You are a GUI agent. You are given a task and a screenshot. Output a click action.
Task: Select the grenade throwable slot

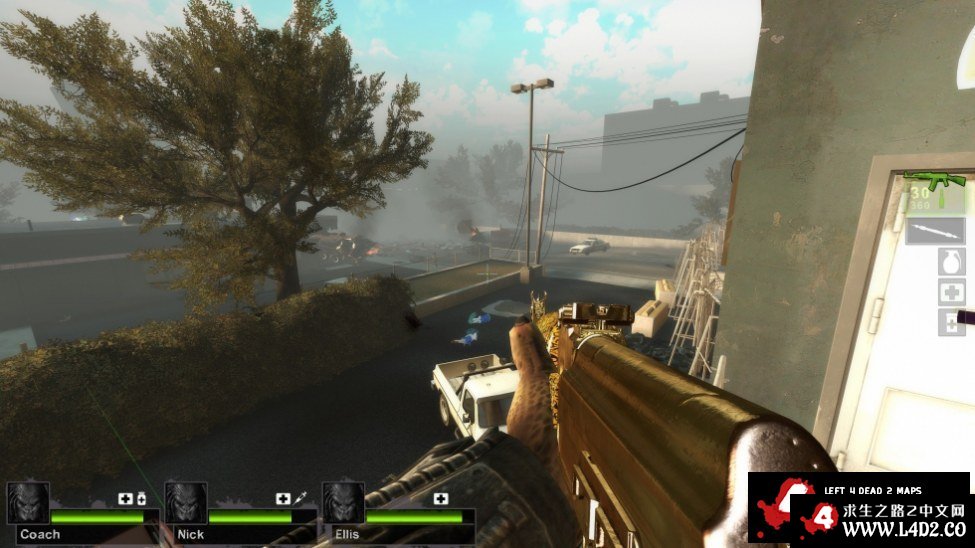pos(951,262)
